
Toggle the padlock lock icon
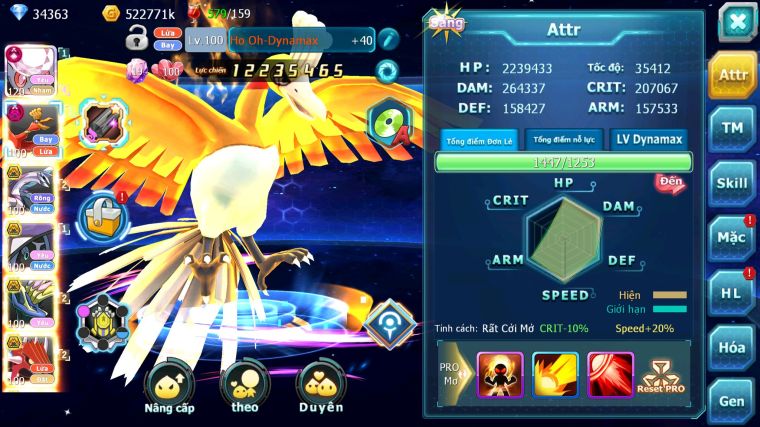point(137,40)
